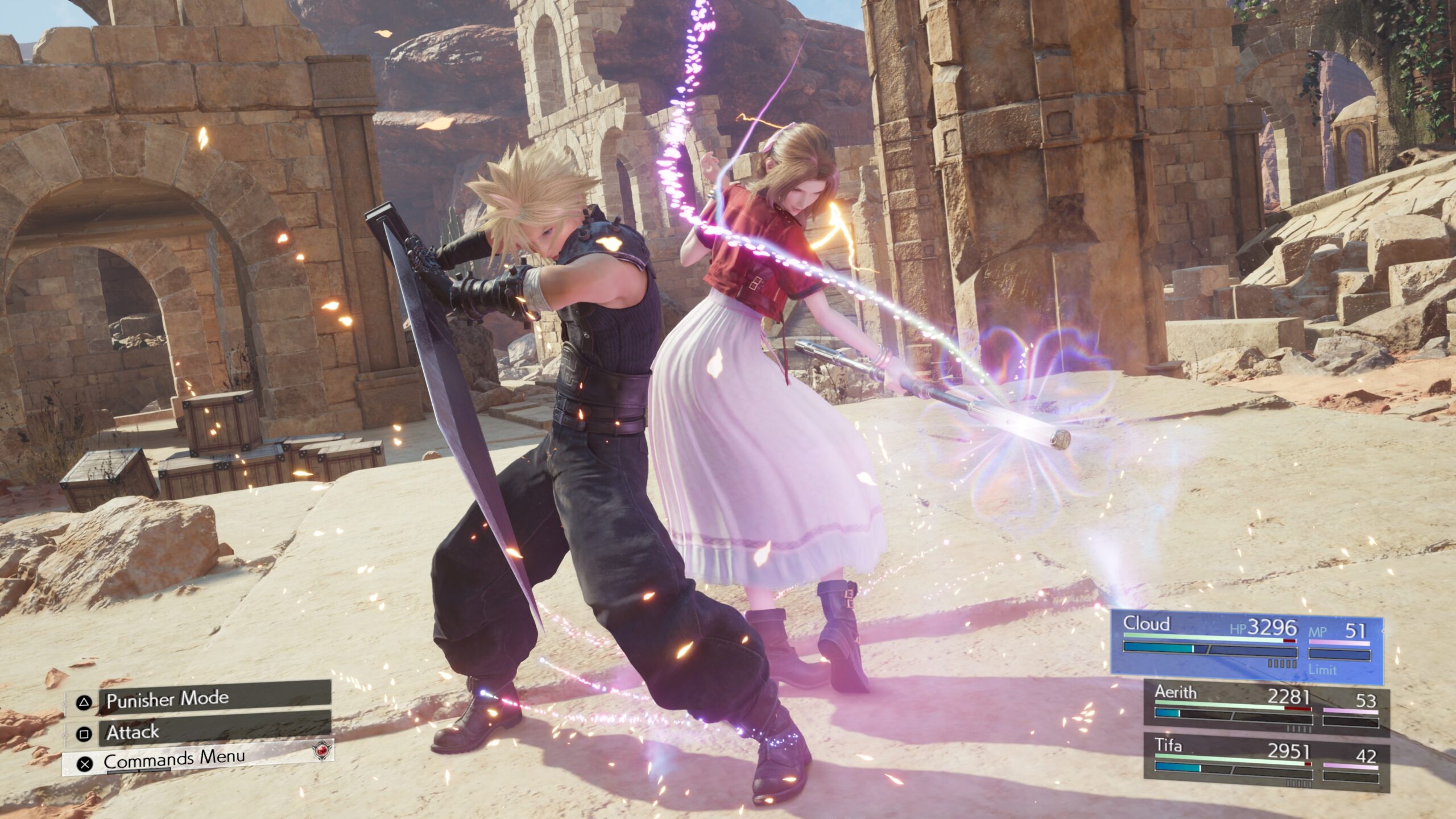Select Punisher Mode from the battle menu
1456x819 pixels.
tap(167, 700)
